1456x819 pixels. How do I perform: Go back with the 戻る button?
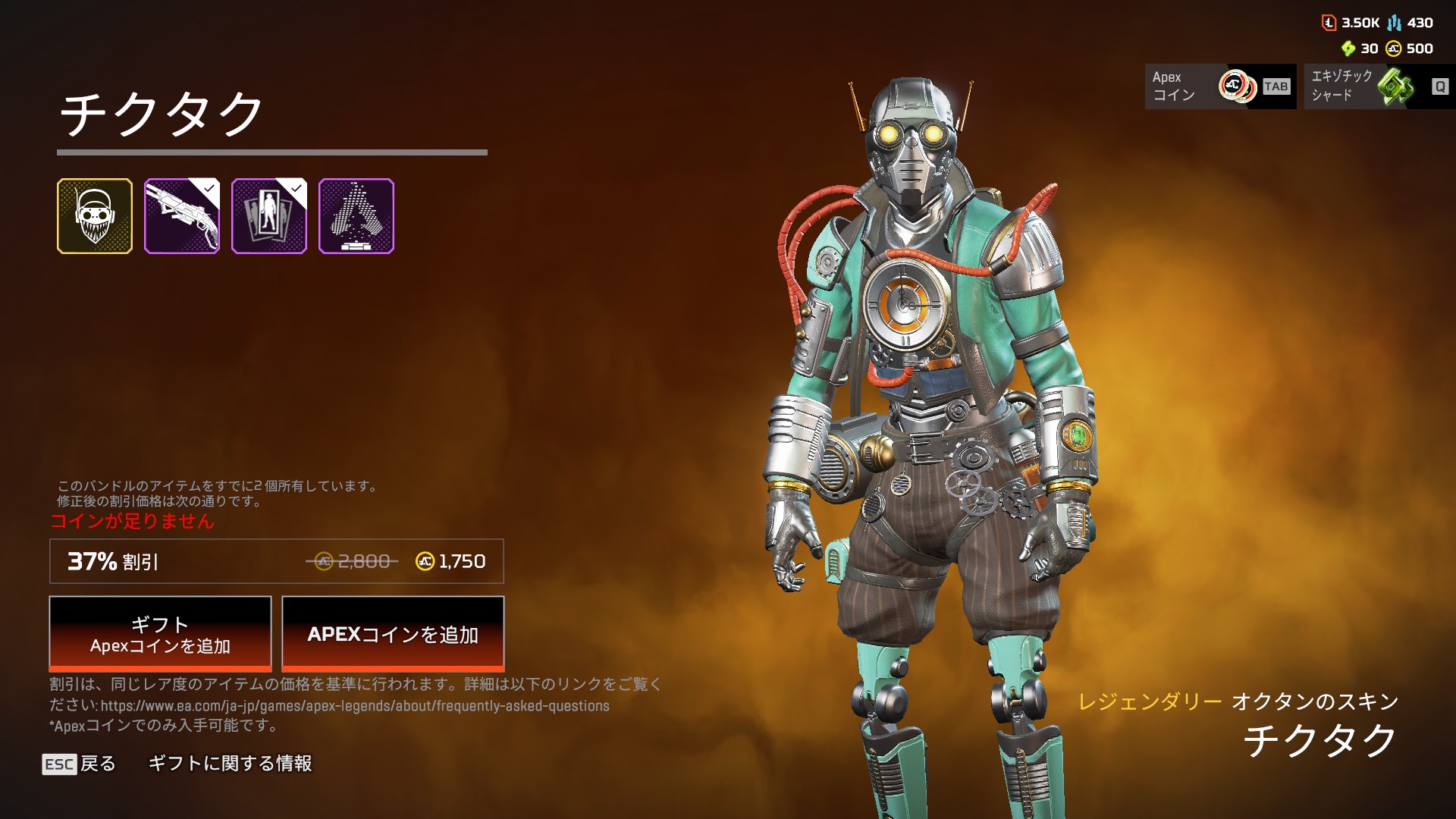pos(80,764)
